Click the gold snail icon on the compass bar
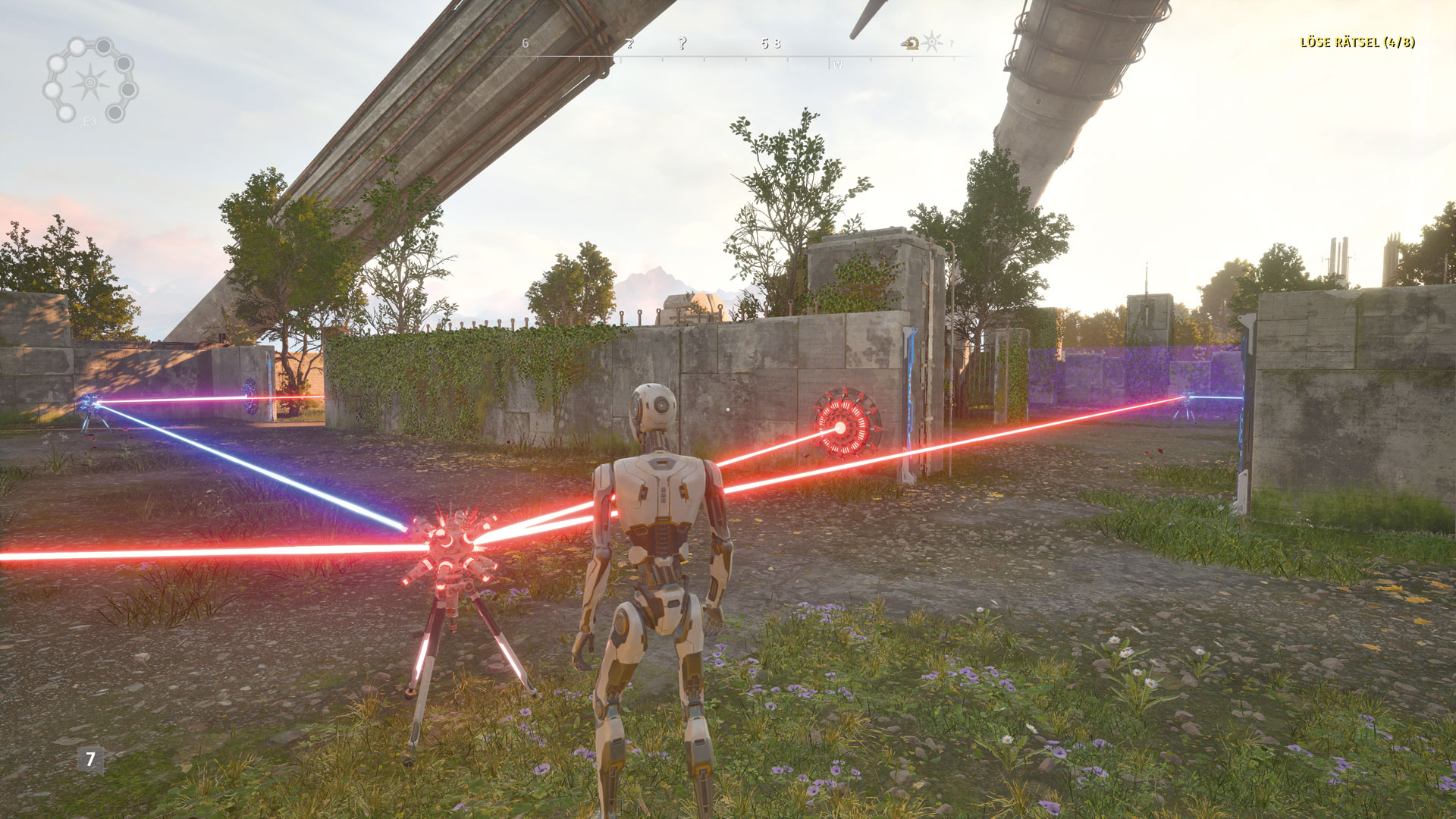The height and width of the screenshot is (819, 1456). point(909,42)
